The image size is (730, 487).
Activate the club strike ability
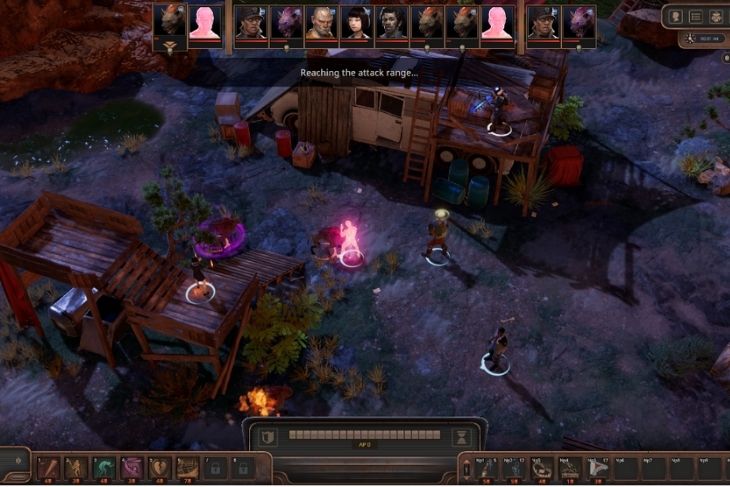pos(48,466)
